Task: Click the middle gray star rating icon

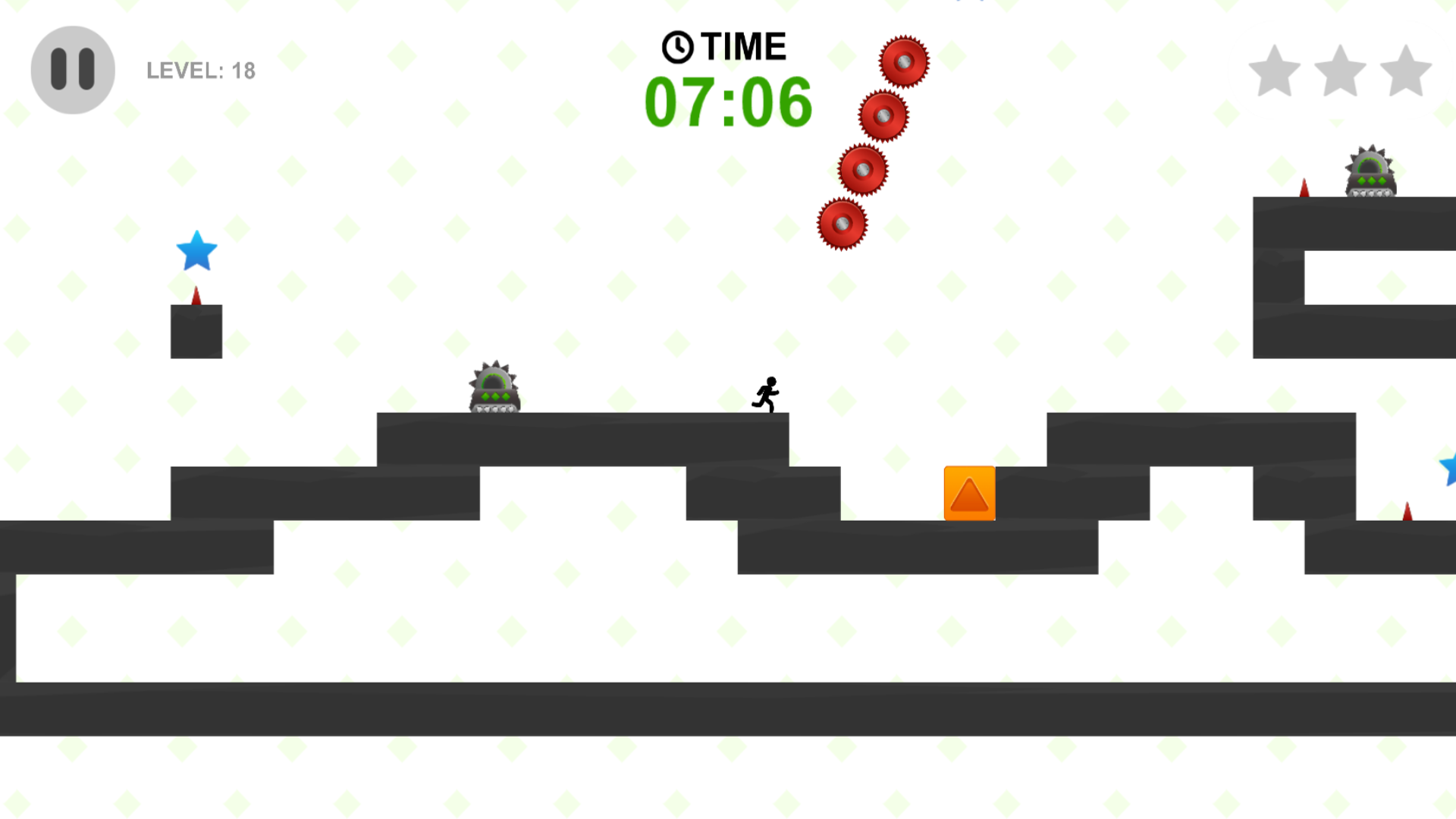Action: click(x=1339, y=71)
